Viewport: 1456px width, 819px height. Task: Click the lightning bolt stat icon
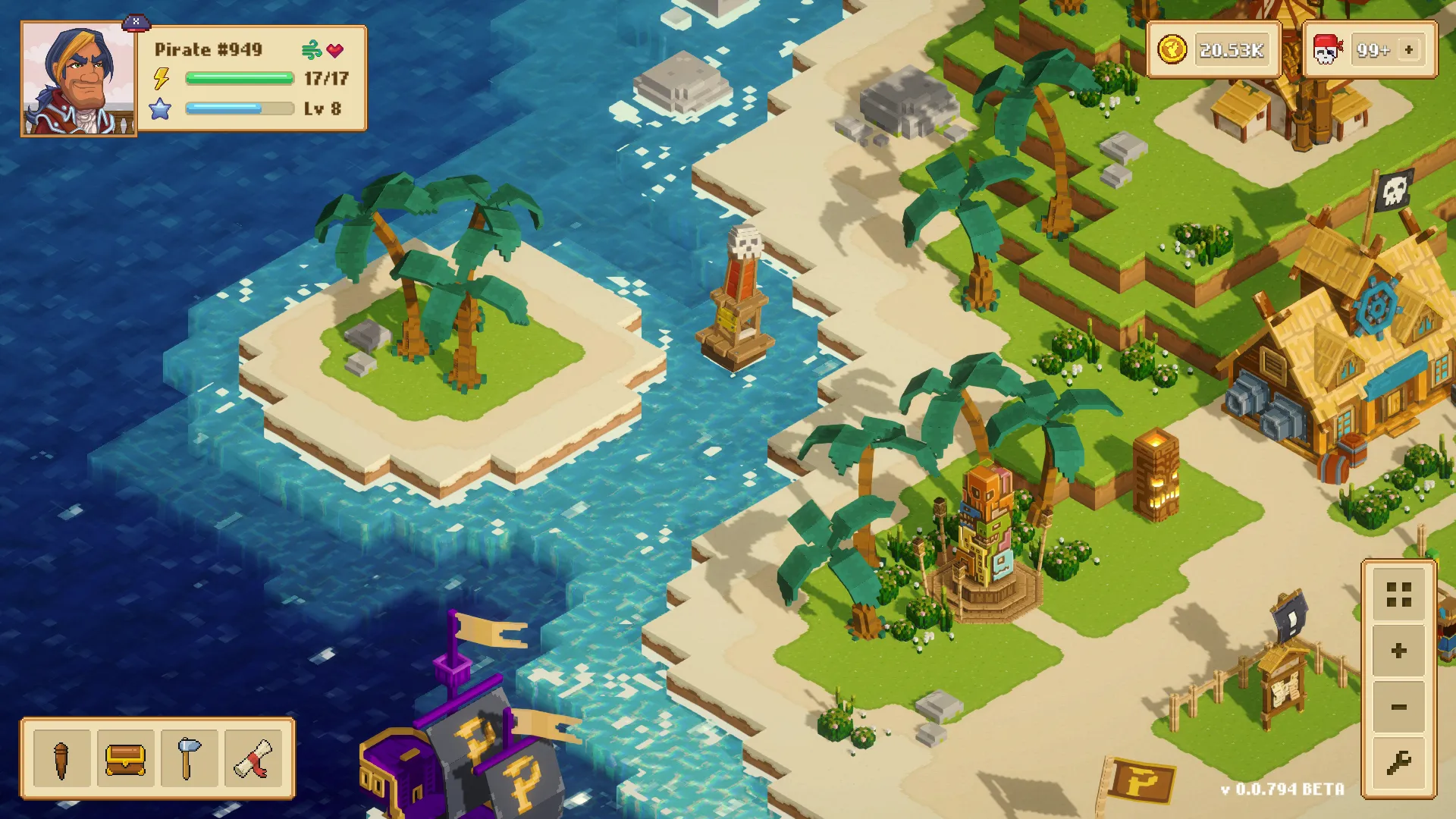click(160, 77)
